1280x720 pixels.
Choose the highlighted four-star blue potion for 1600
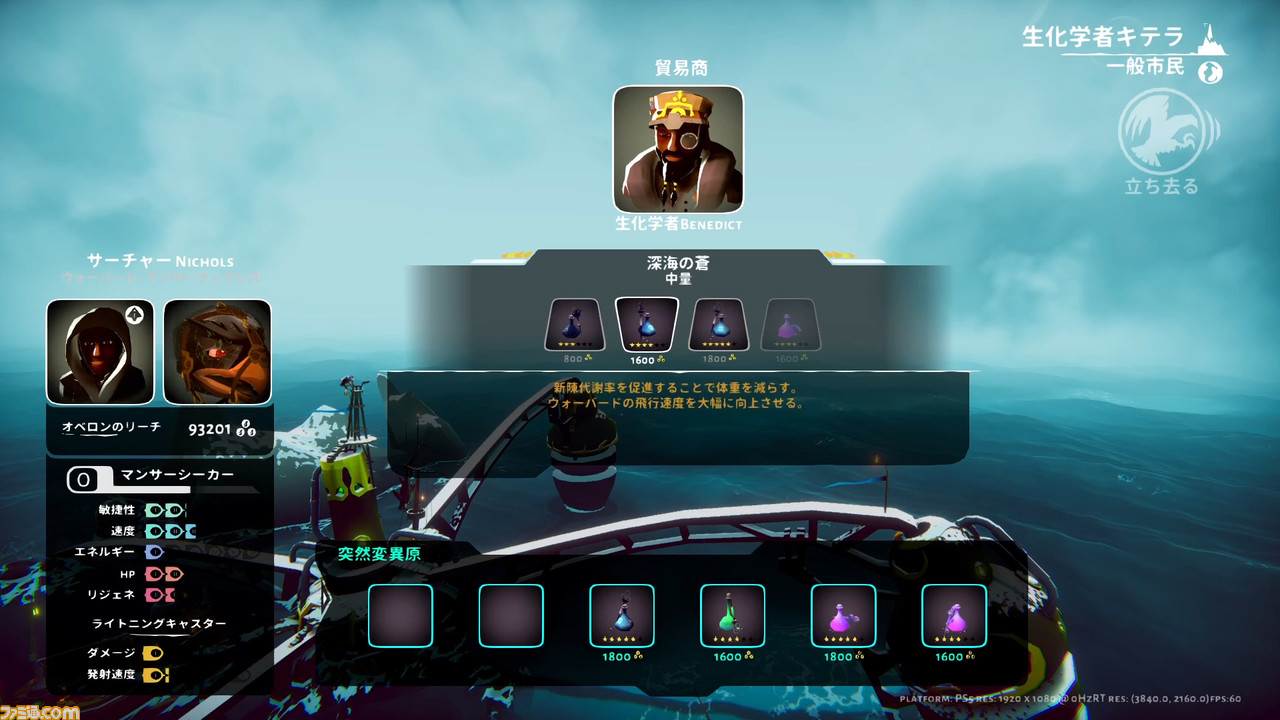coord(647,325)
